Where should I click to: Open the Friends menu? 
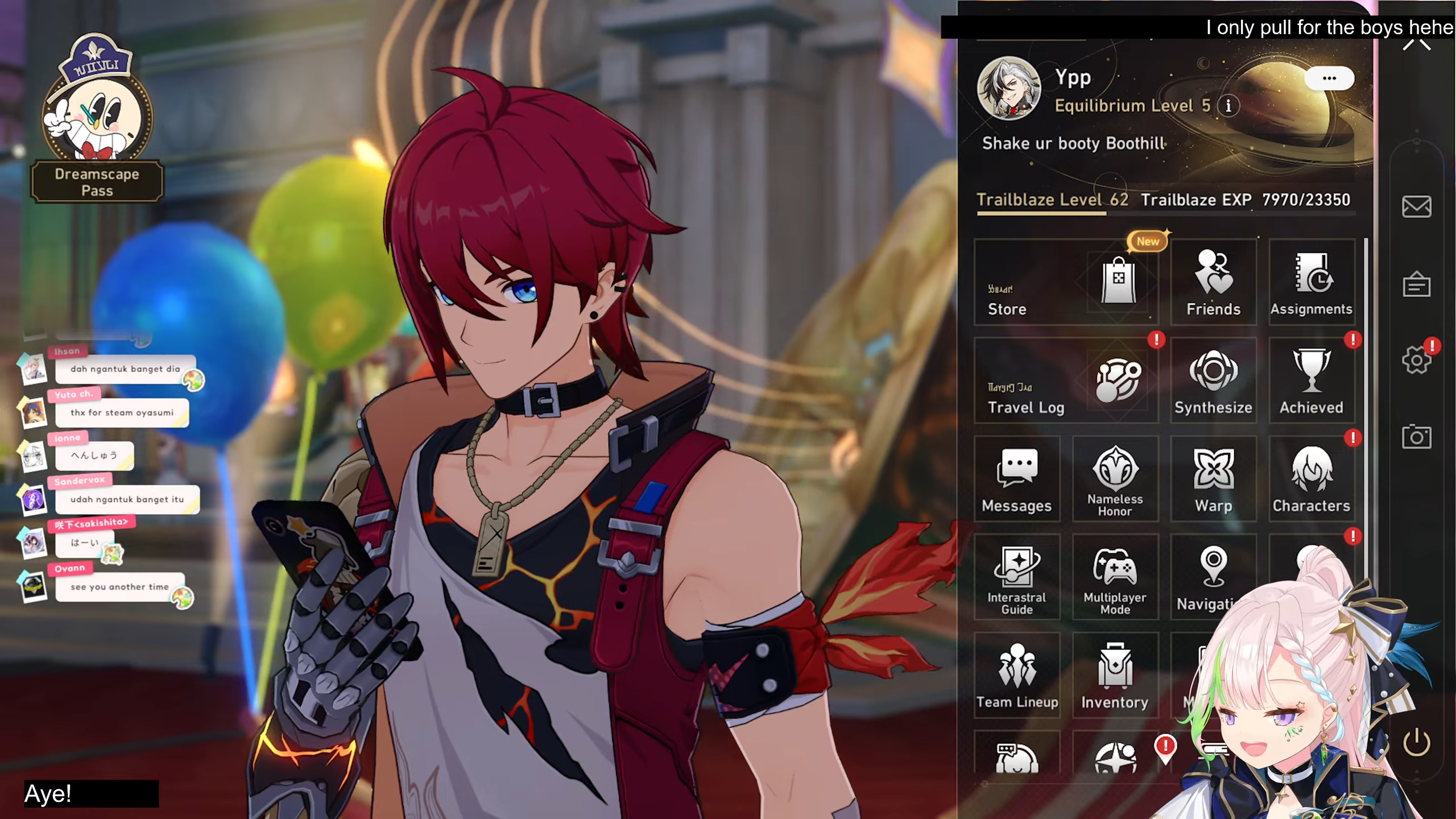tap(1213, 283)
